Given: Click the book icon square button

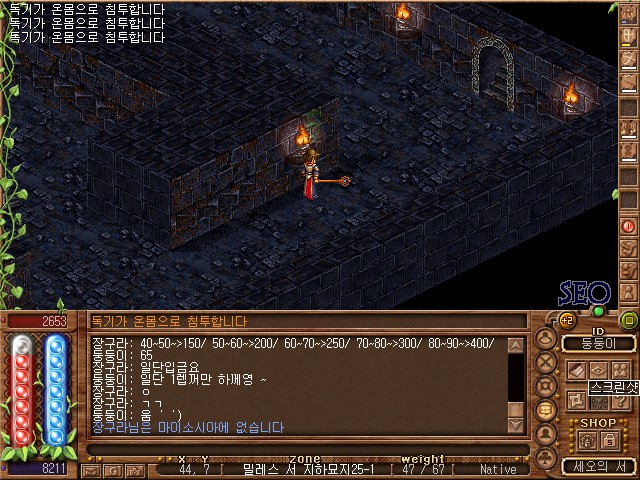Looking at the screenshot, I should [x=577, y=371].
